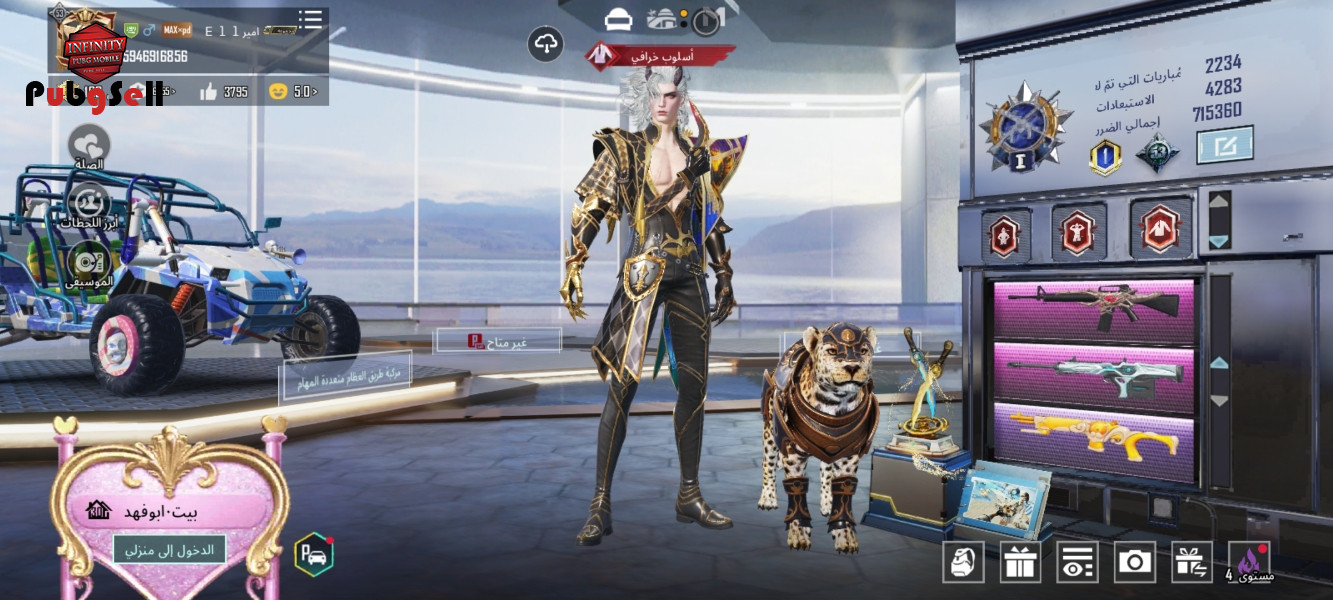Click the thumbs-up likes counter
The height and width of the screenshot is (600, 1333).
pos(223,92)
